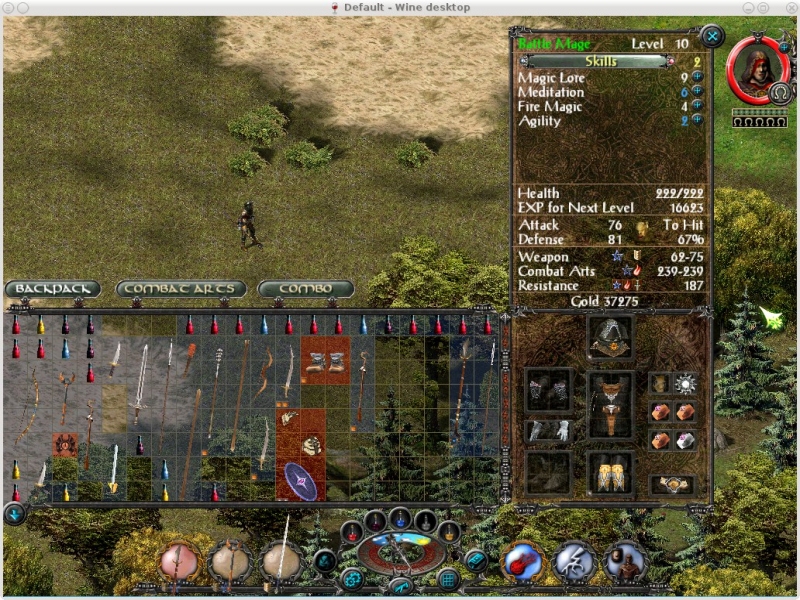Put a point into Agility
This screenshot has width=800, height=600.
[697, 120]
